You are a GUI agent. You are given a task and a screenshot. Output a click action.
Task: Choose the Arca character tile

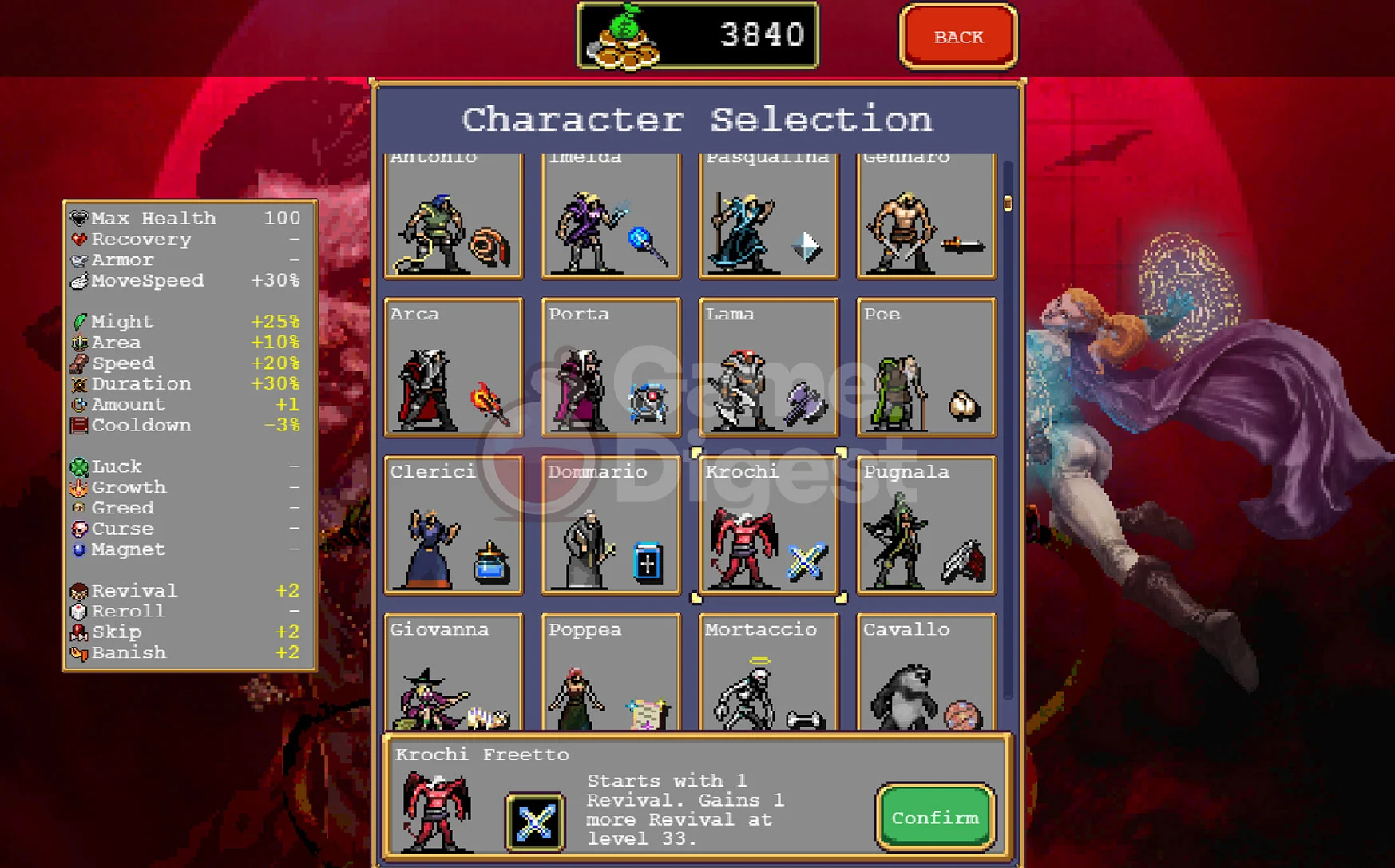point(454,367)
